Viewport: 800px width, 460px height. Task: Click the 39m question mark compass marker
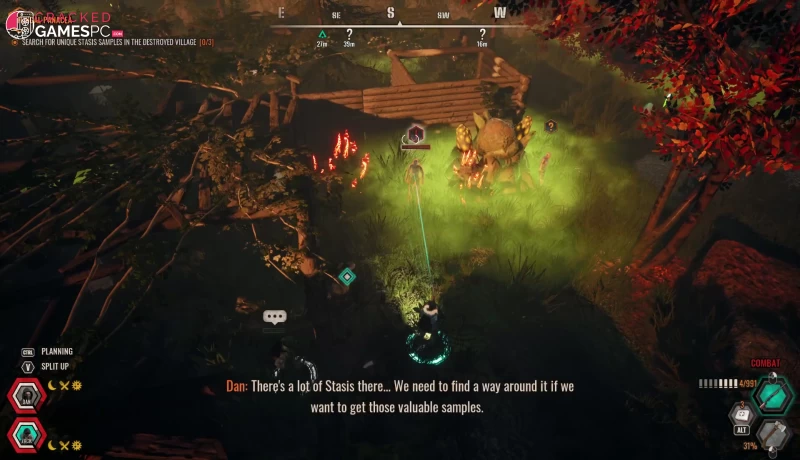pos(349,34)
